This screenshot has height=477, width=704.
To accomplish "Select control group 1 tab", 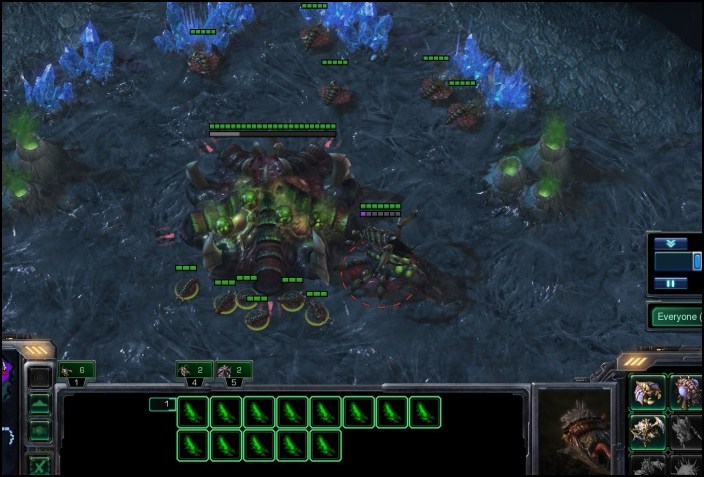I will click(x=77, y=371).
